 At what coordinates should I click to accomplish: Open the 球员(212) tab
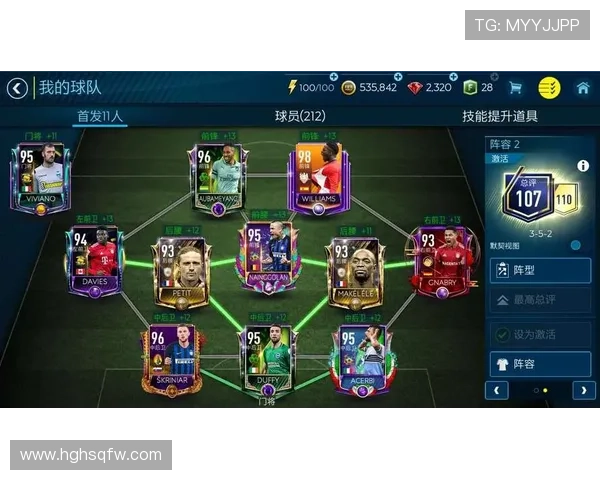coord(300,116)
